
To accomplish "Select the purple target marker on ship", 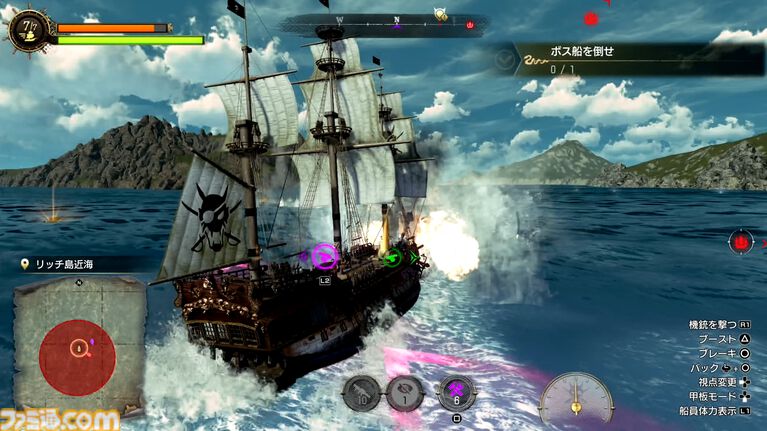I will [324, 257].
